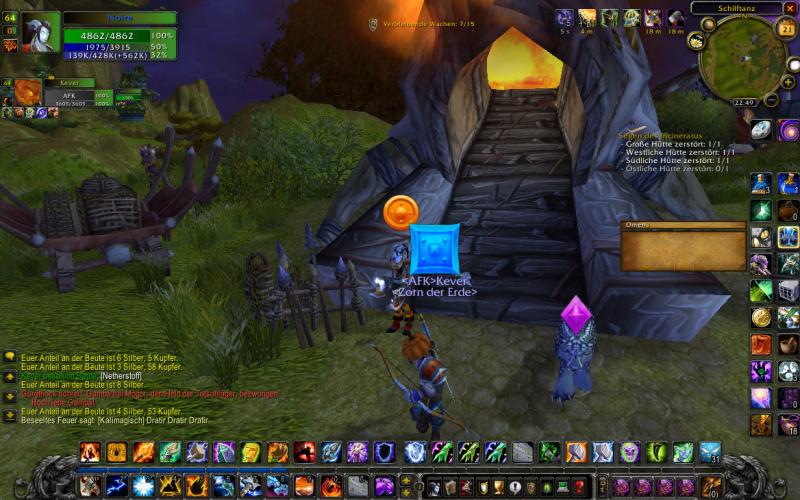Select the buff with 5 s remaining

(x=564, y=18)
